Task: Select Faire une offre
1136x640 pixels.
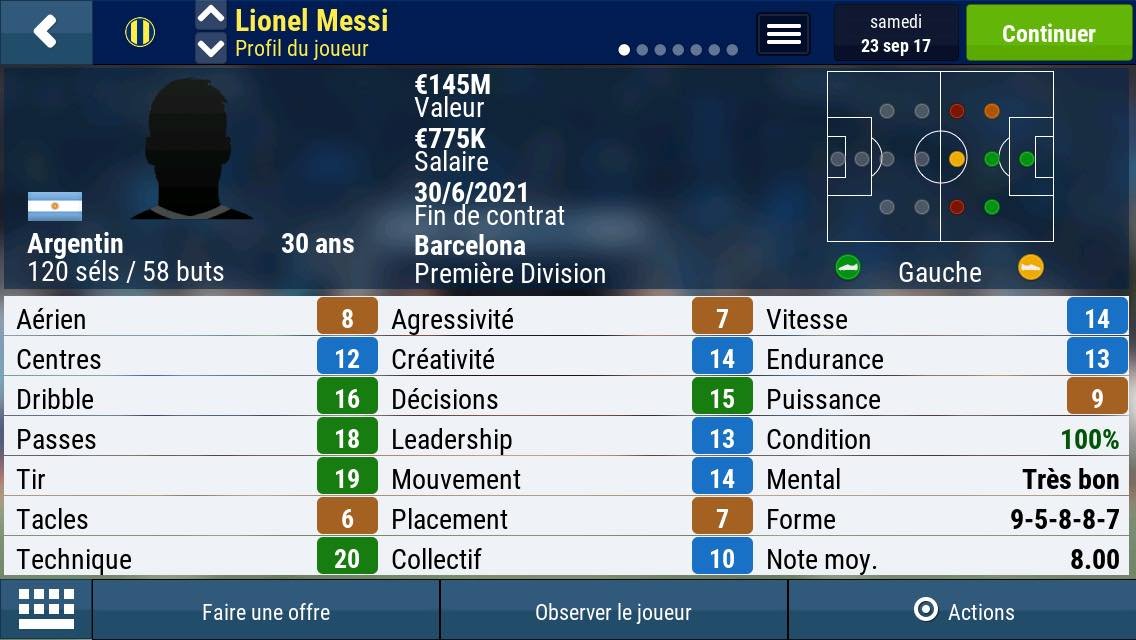Action: [x=266, y=612]
